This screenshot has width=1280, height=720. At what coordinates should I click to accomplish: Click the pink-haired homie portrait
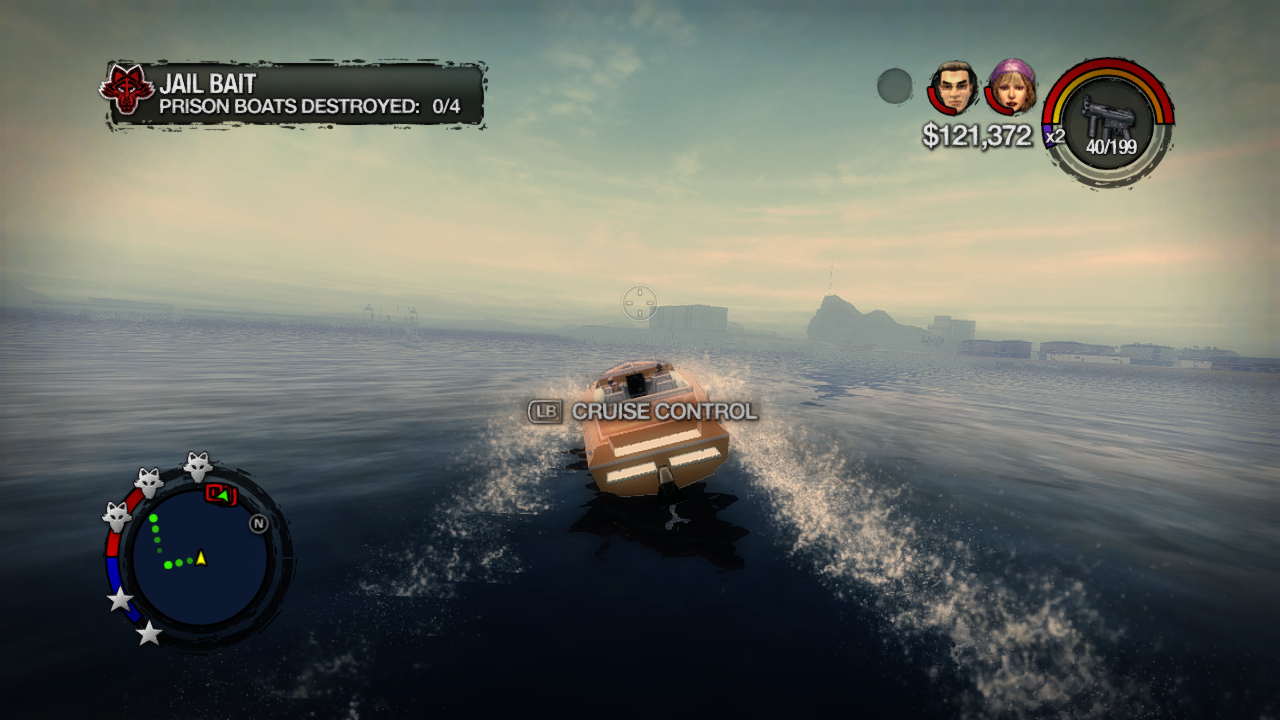pyautogui.click(x=1011, y=86)
